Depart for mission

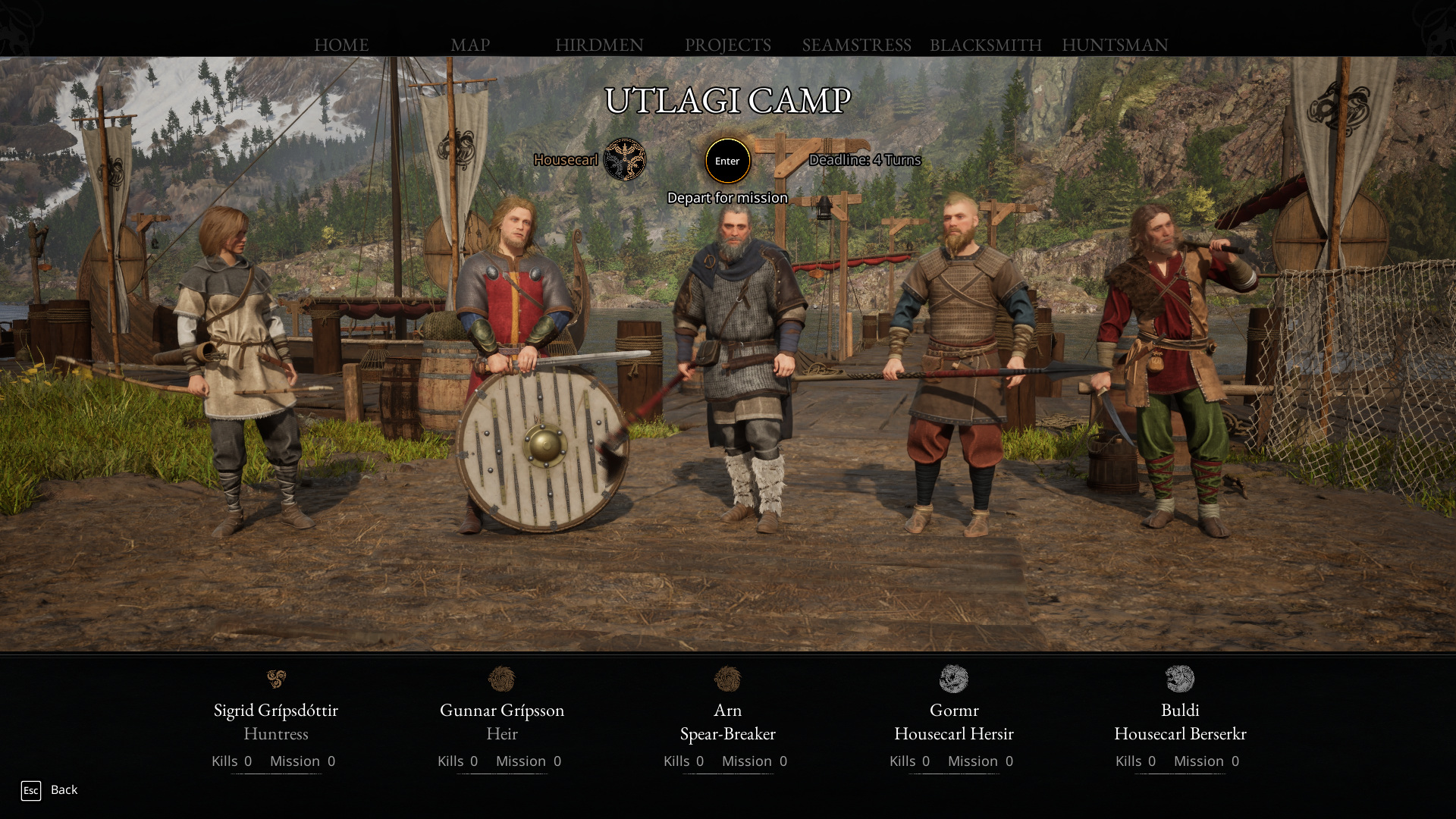(x=727, y=161)
